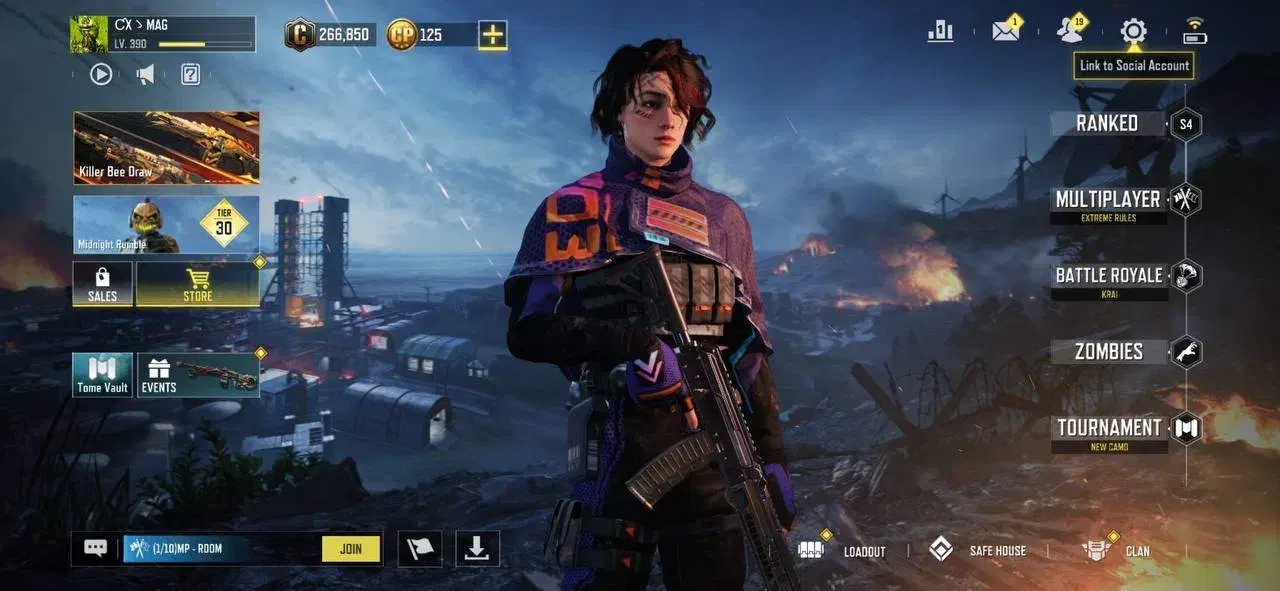The height and width of the screenshot is (591, 1280).
Task: Open the settings gear
Action: (x=1133, y=31)
